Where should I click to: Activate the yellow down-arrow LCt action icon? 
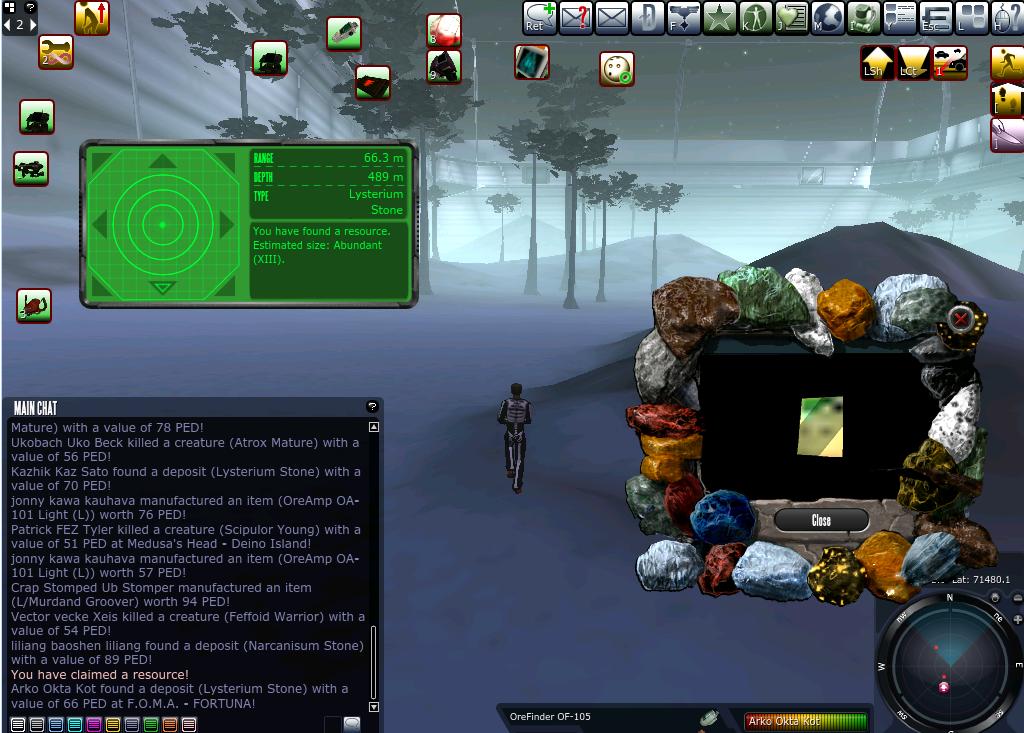[x=912, y=63]
